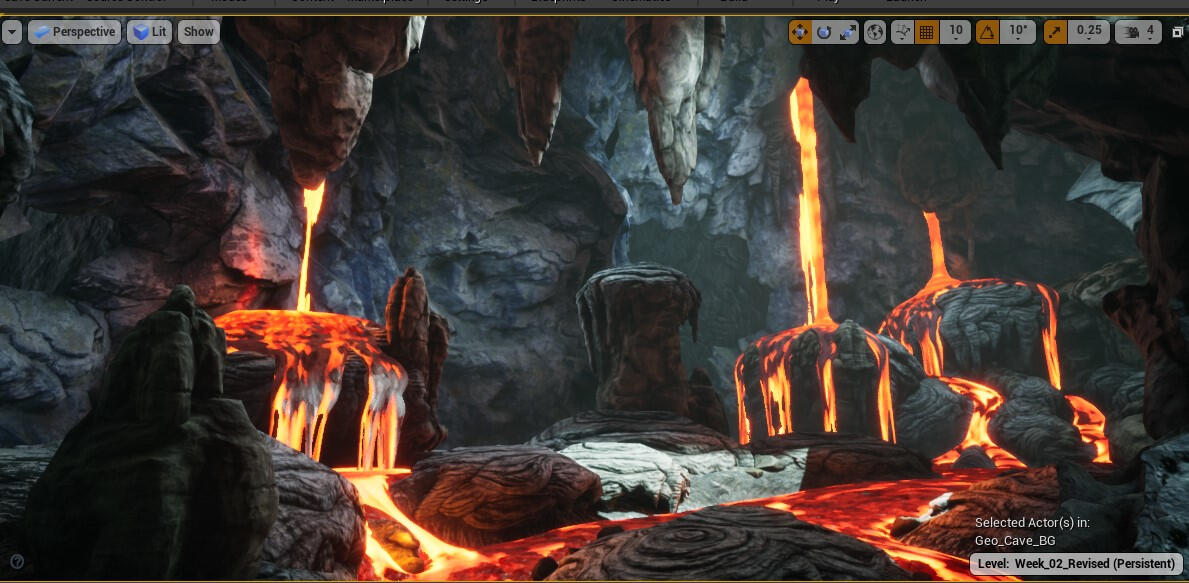The height and width of the screenshot is (583, 1189).
Task: Toggle rotation angle snapping
Action: click(987, 32)
